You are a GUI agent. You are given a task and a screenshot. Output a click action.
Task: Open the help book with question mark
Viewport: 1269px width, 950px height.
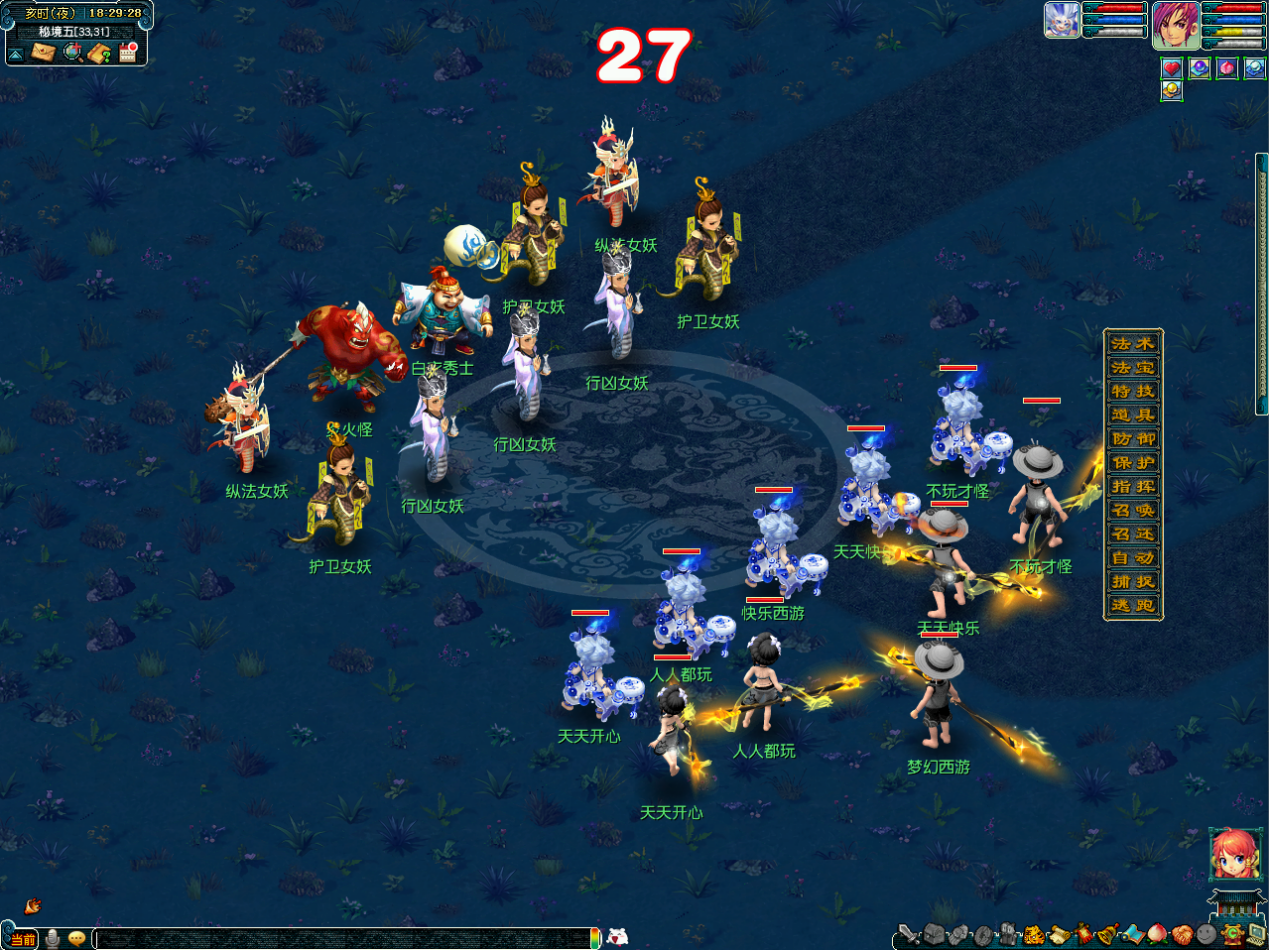(99, 53)
